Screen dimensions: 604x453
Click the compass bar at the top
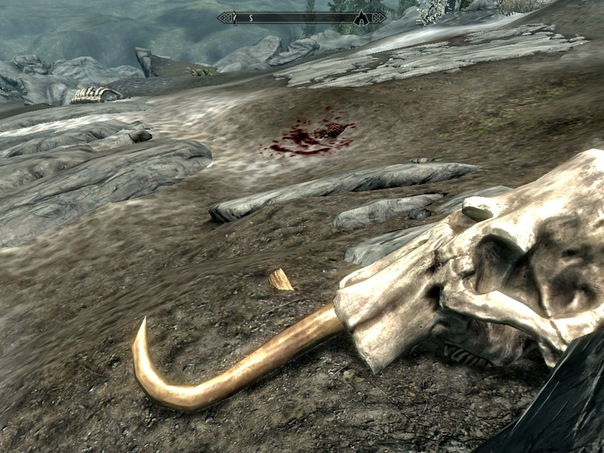point(300,17)
